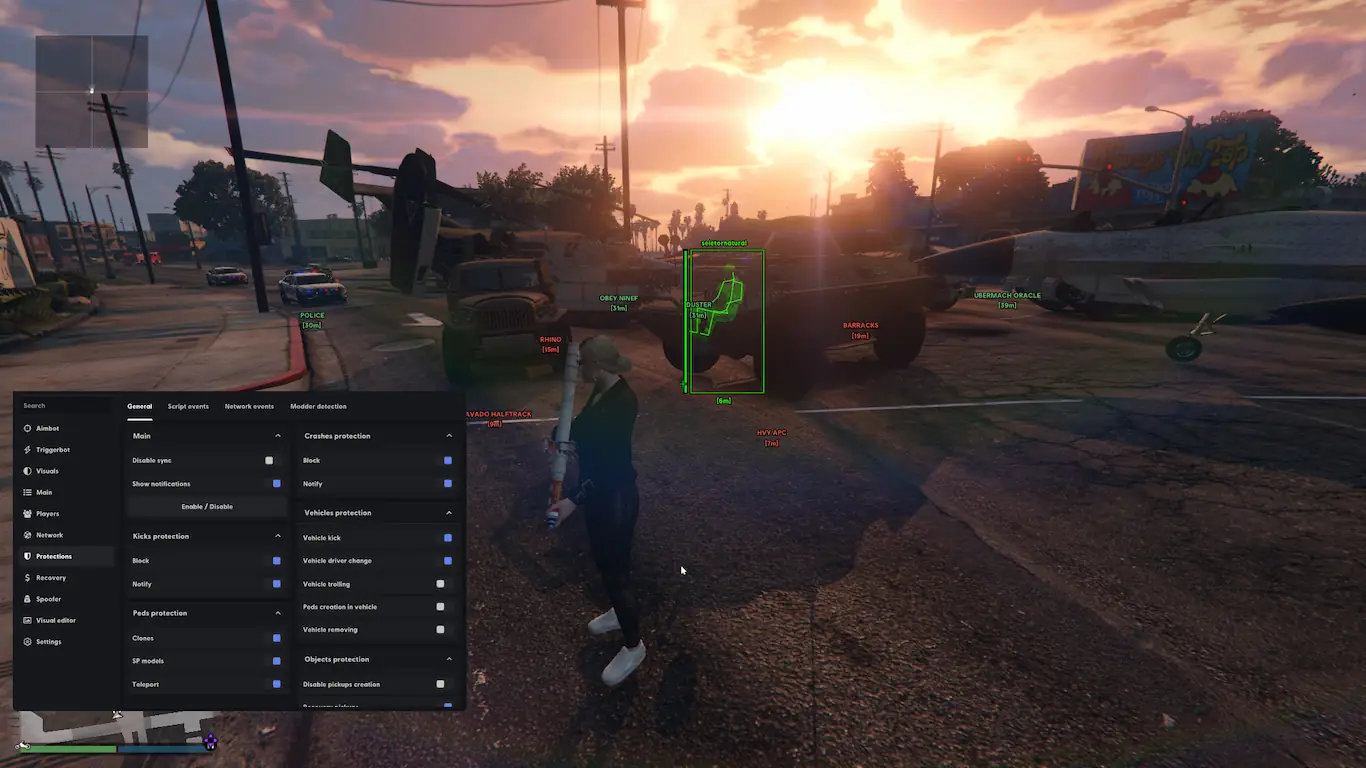
Task: Go to the Network sidebar section
Action: pos(49,535)
